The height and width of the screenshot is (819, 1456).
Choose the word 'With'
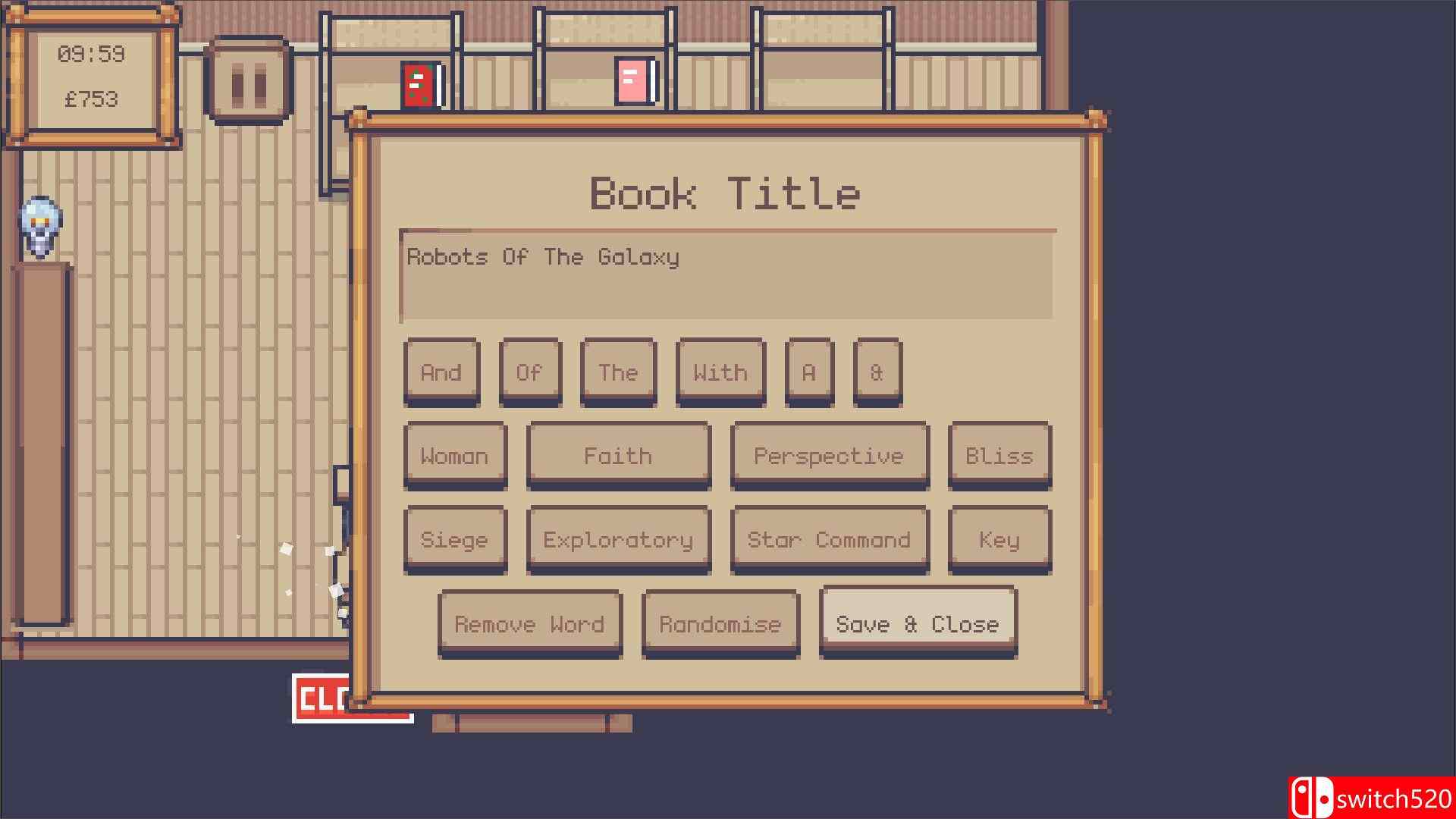pos(719,372)
